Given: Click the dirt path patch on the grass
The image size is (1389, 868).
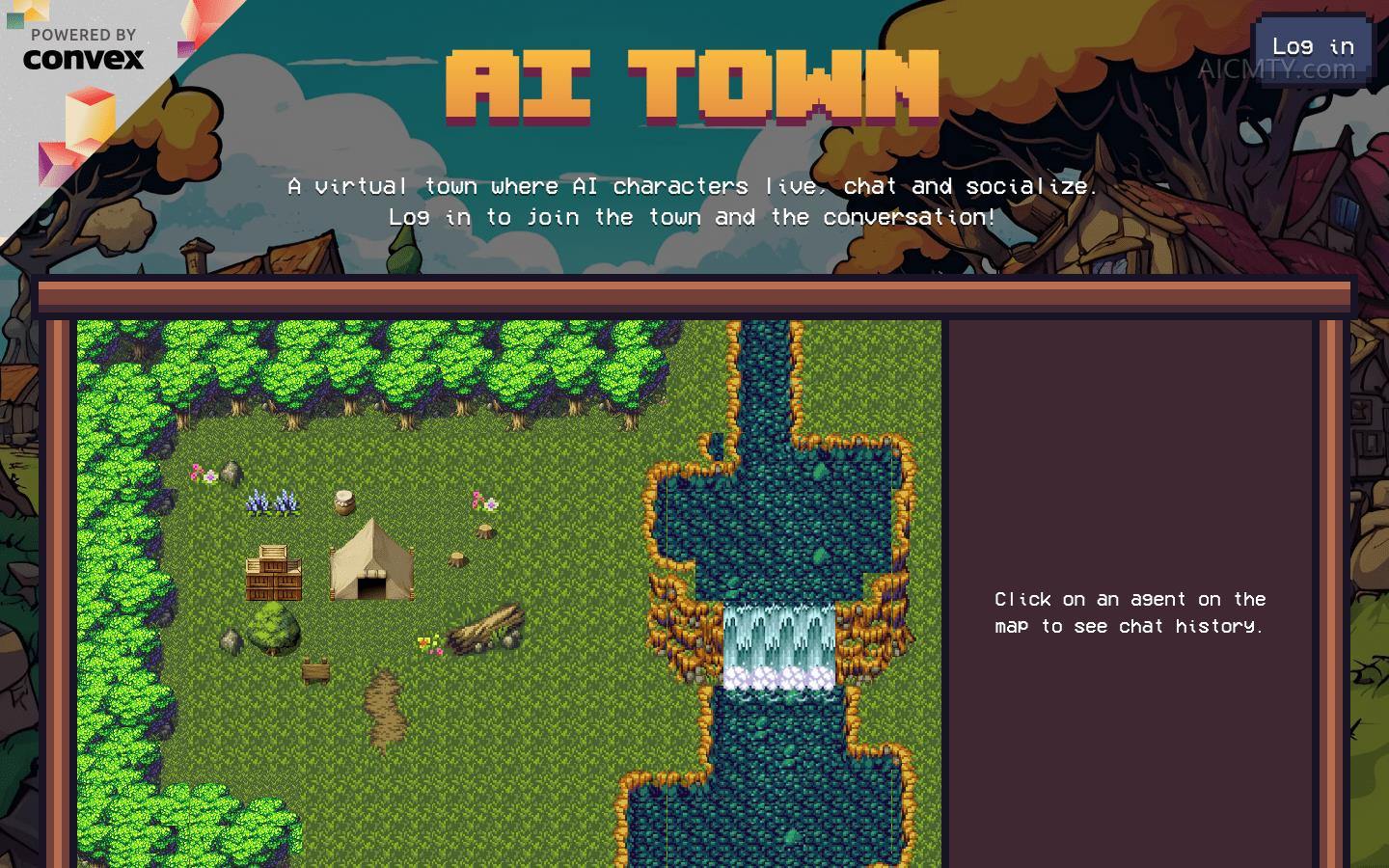Looking at the screenshot, I should pyautogui.click(x=386, y=714).
